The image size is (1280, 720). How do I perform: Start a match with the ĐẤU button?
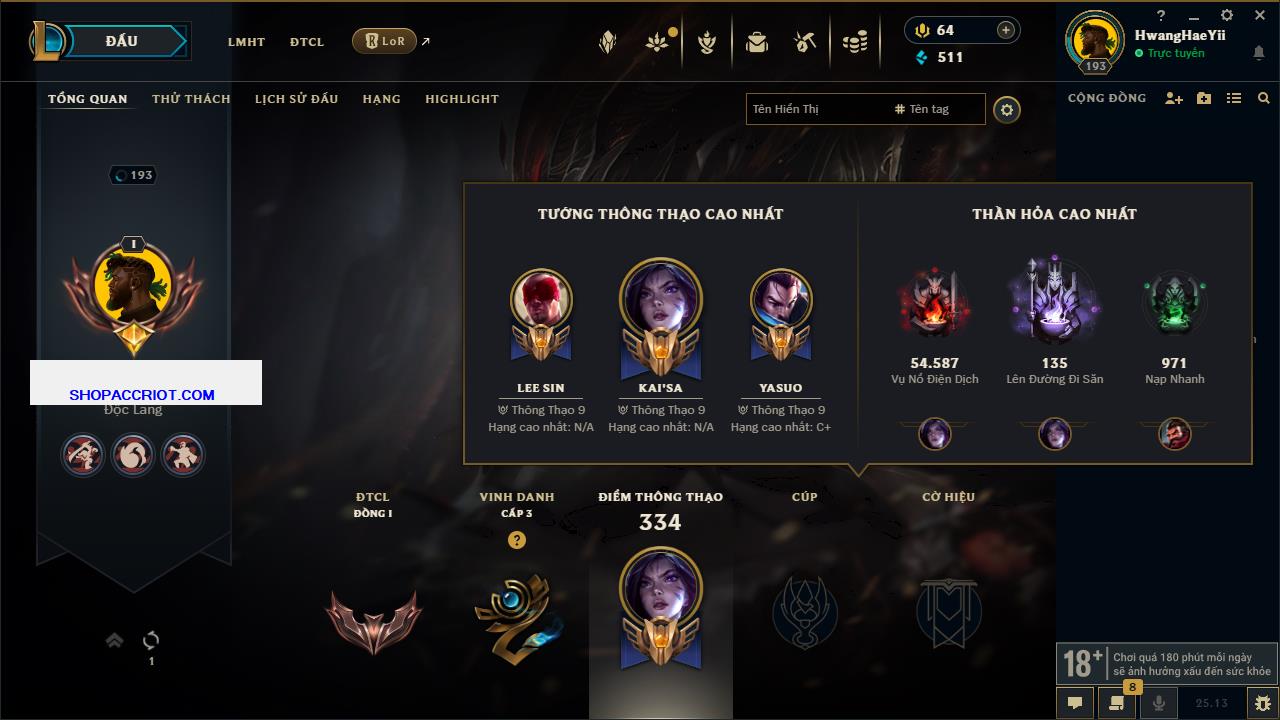point(120,41)
